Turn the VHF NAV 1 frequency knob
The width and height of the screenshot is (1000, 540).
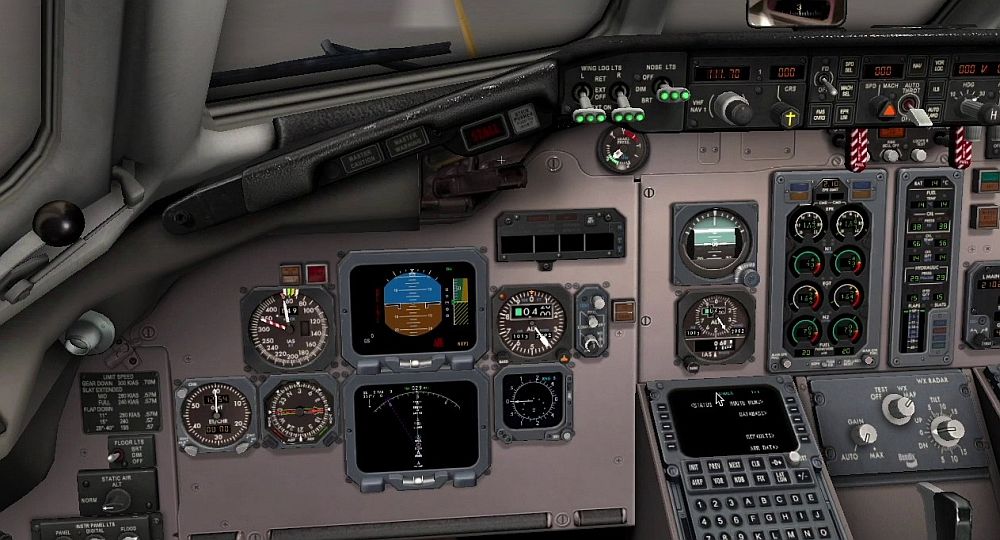pos(737,109)
